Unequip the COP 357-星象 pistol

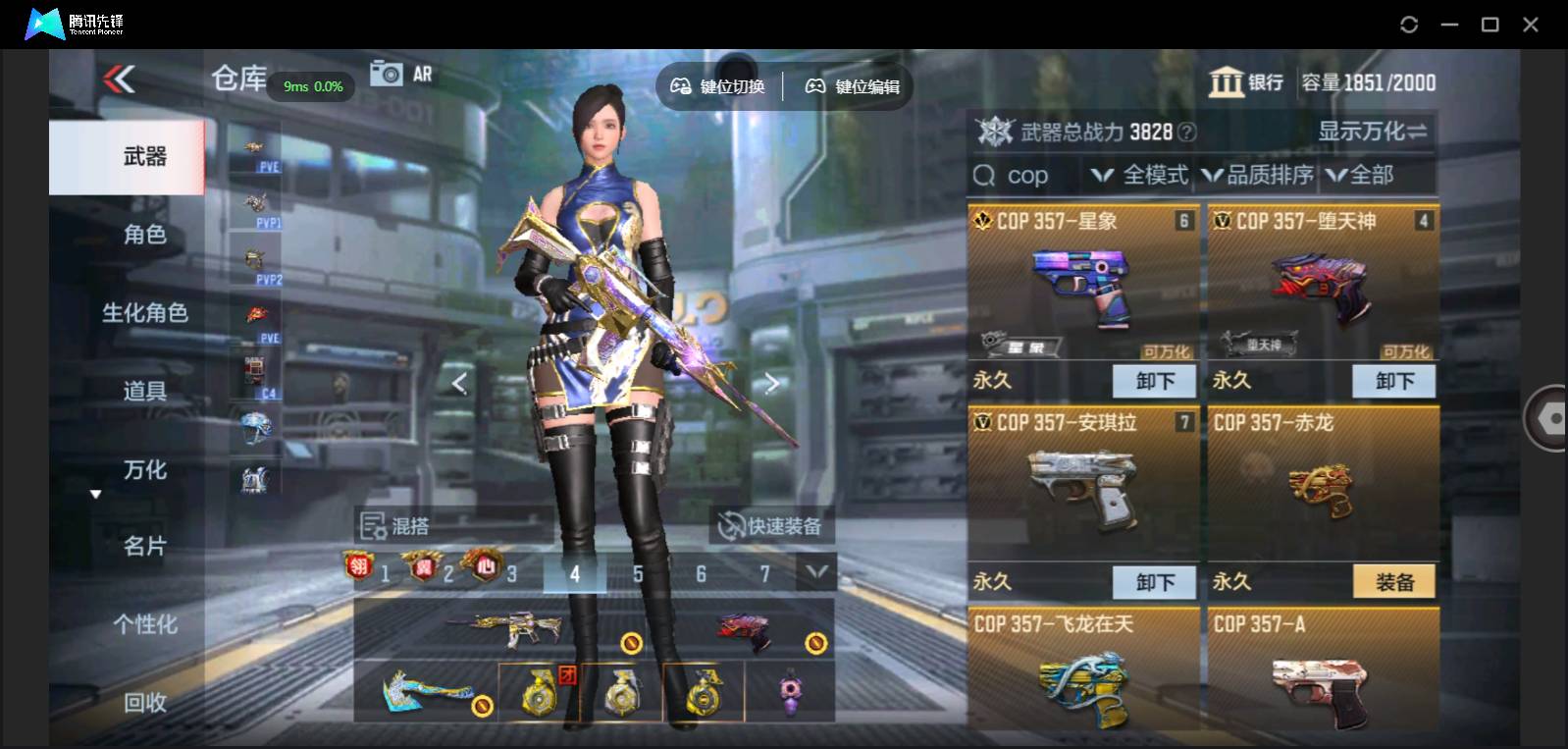coord(1154,381)
